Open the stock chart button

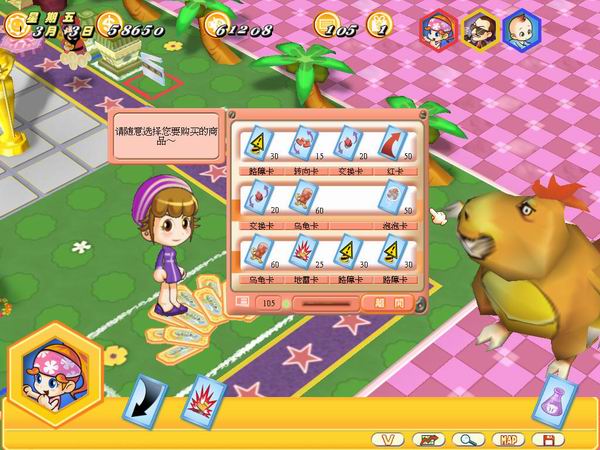point(428,439)
